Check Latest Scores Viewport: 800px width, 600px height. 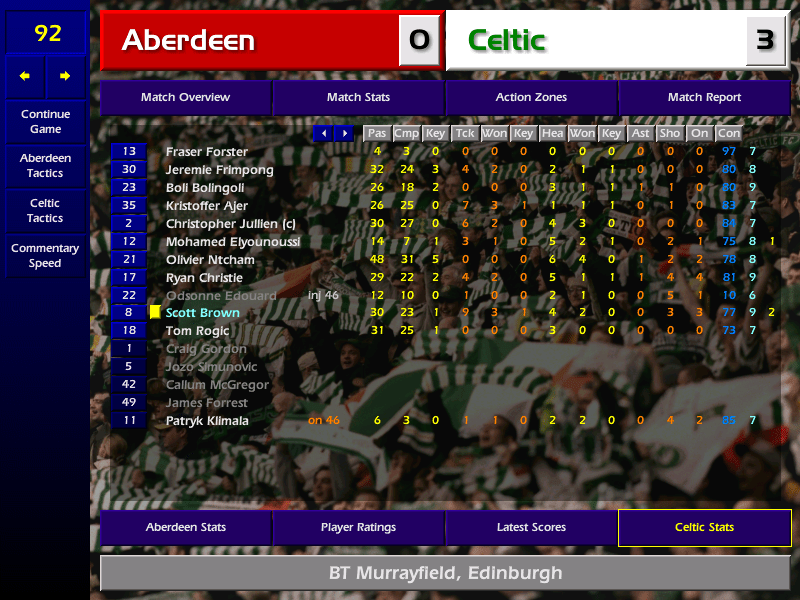pyautogui.click(x=531, y=527)
